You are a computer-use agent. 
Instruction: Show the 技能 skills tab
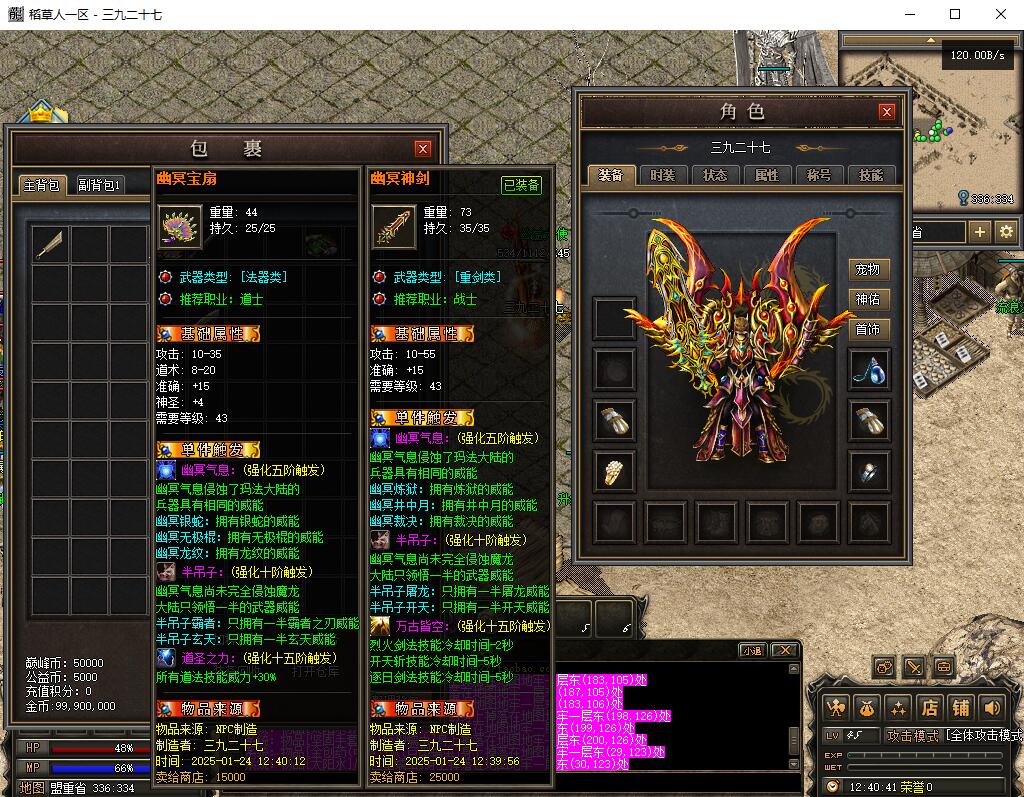click(870, 175)
